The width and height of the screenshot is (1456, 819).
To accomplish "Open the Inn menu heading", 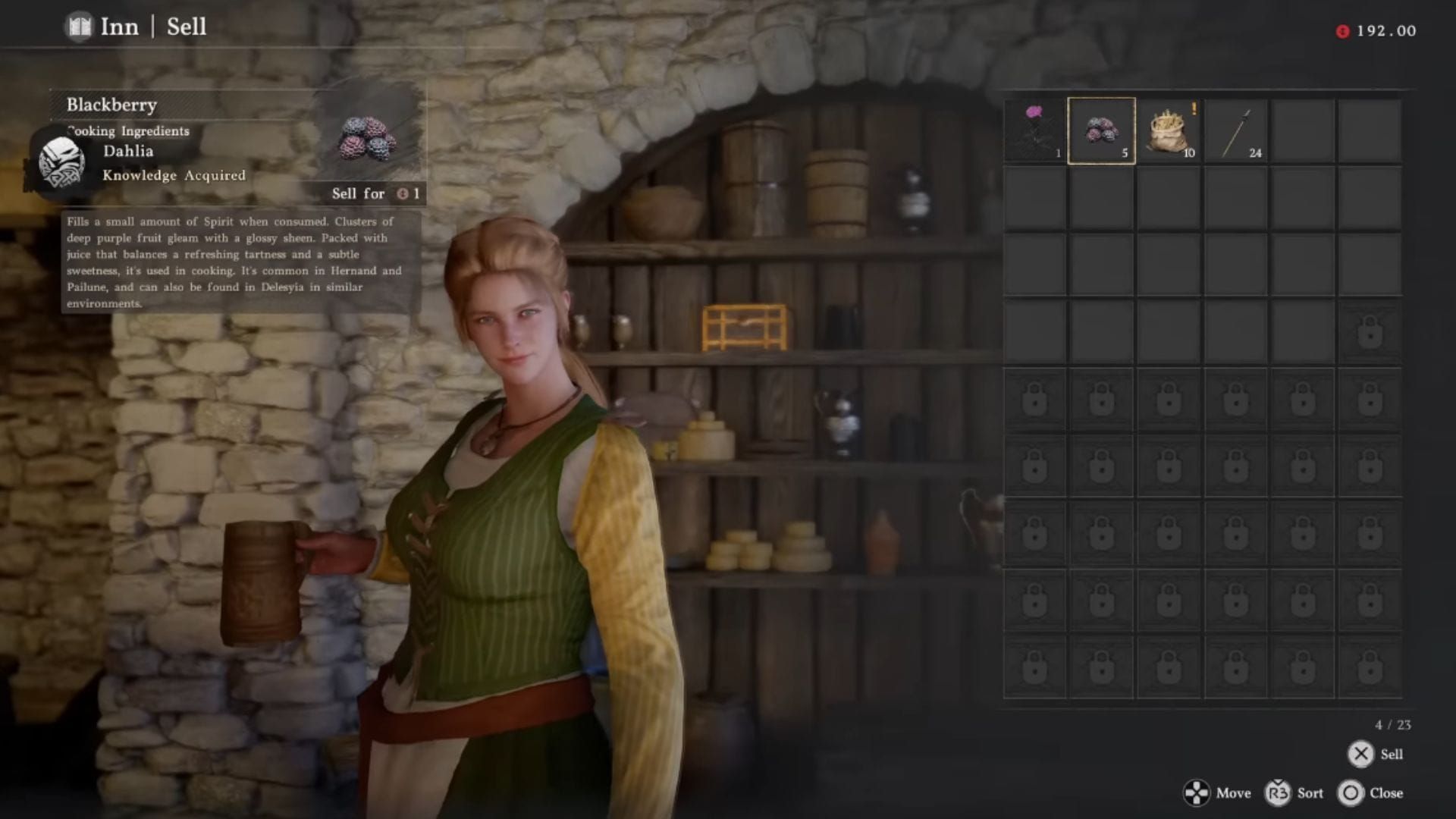I will 119,27.
